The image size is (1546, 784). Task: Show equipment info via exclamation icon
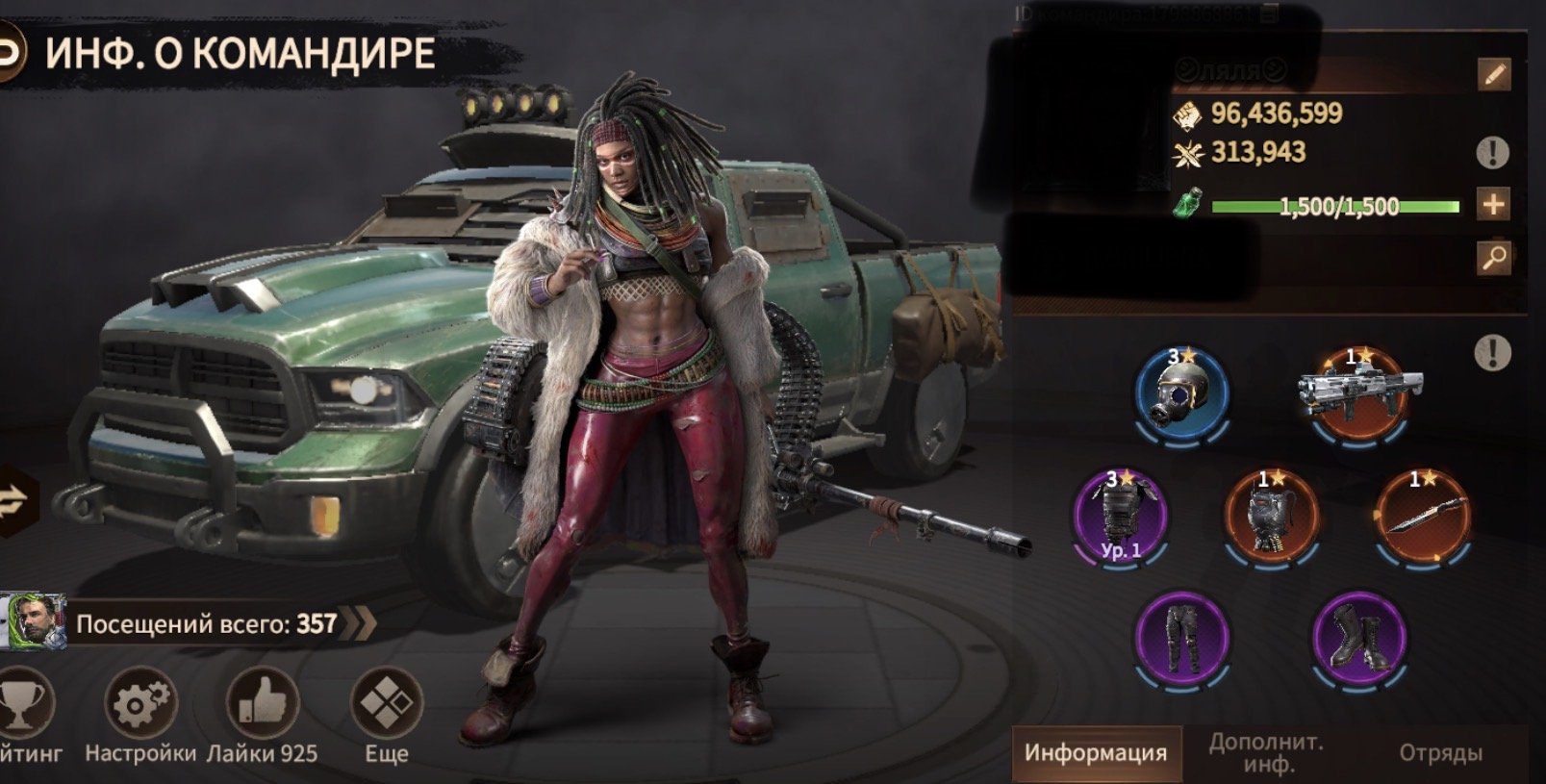tap(1492, 352)
